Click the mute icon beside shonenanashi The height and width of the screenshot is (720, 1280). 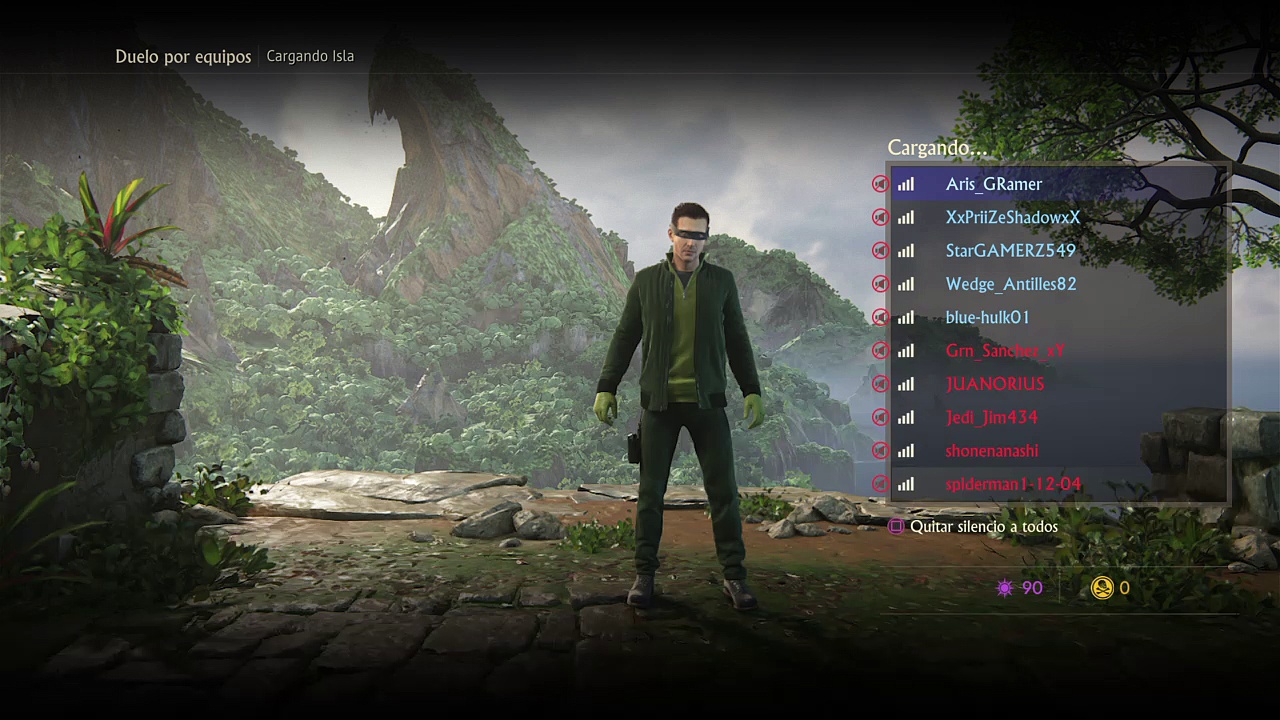[x=880, y=451]
